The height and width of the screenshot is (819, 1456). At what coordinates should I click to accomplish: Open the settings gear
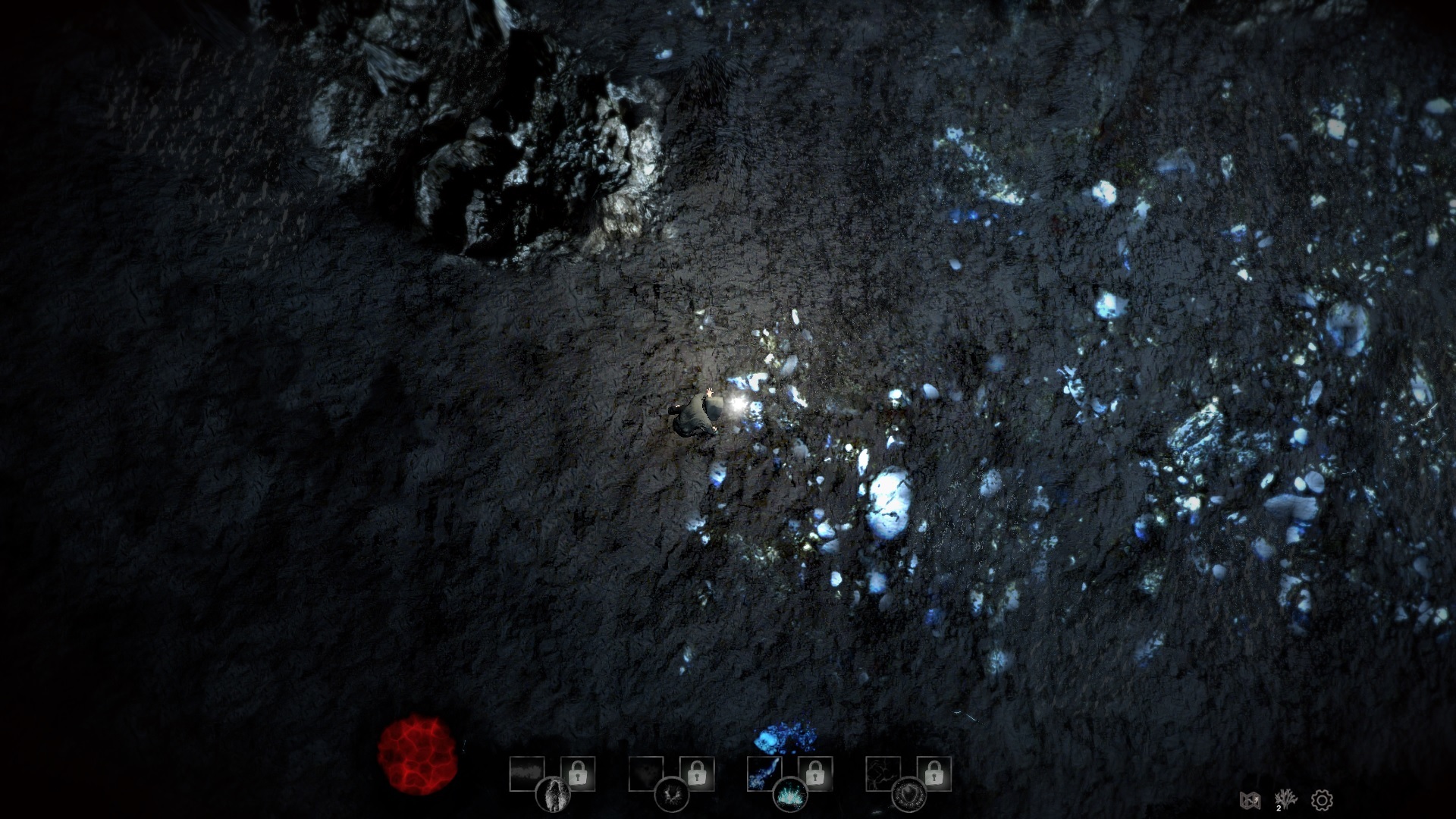pos(1322,800)
